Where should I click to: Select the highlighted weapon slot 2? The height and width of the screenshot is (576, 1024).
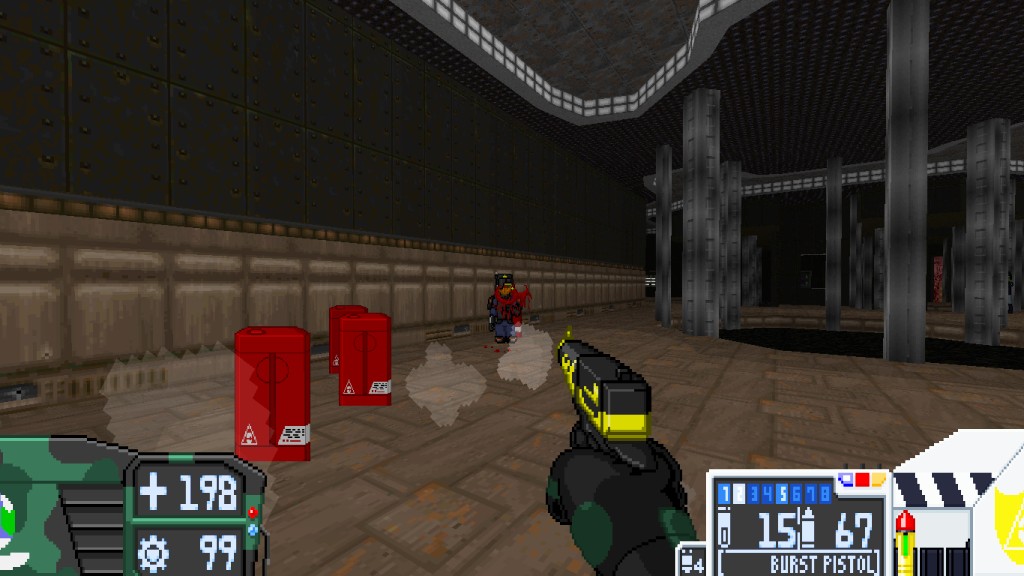(x=739, y=494)
